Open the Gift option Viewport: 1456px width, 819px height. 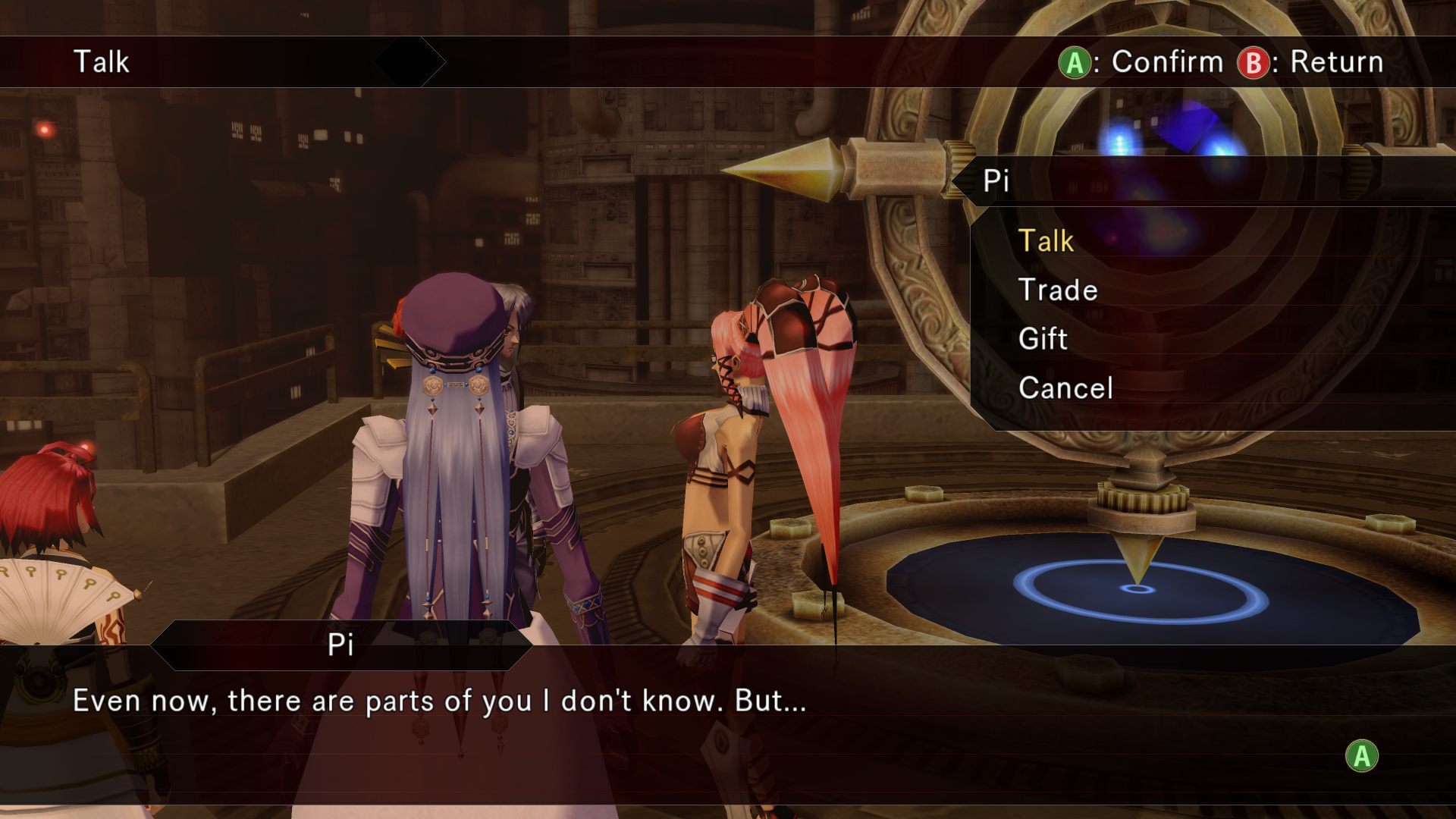pos(1043,339)
